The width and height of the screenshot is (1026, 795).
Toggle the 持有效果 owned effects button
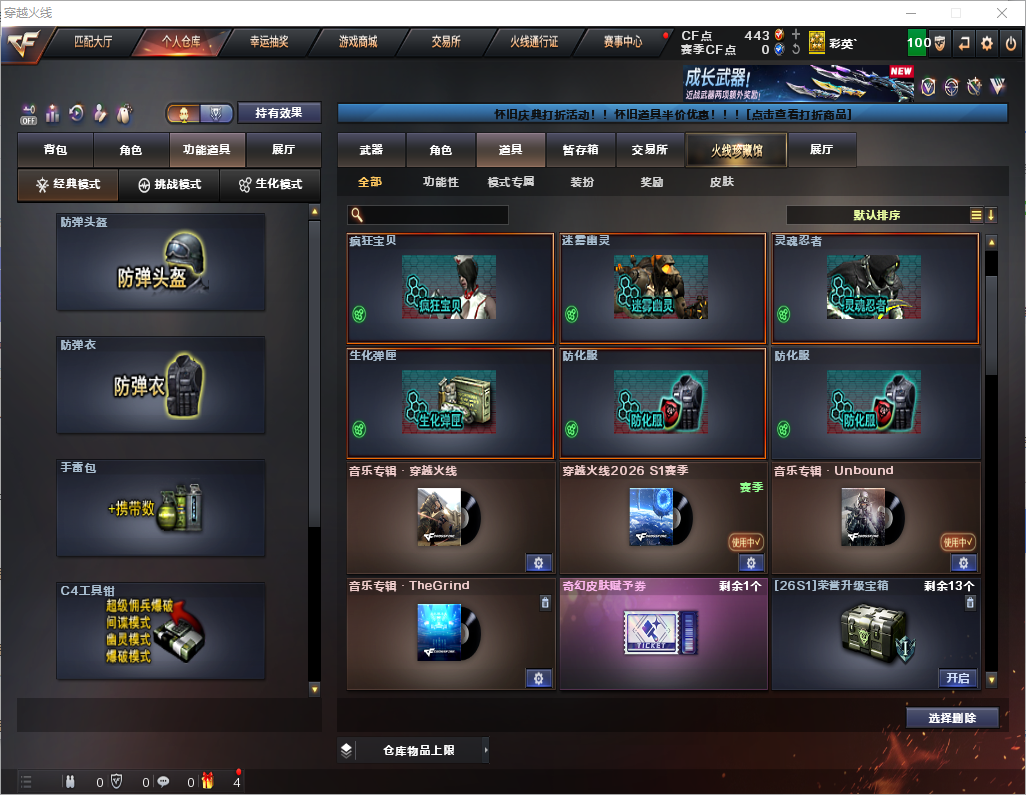[x=279, y=113]
